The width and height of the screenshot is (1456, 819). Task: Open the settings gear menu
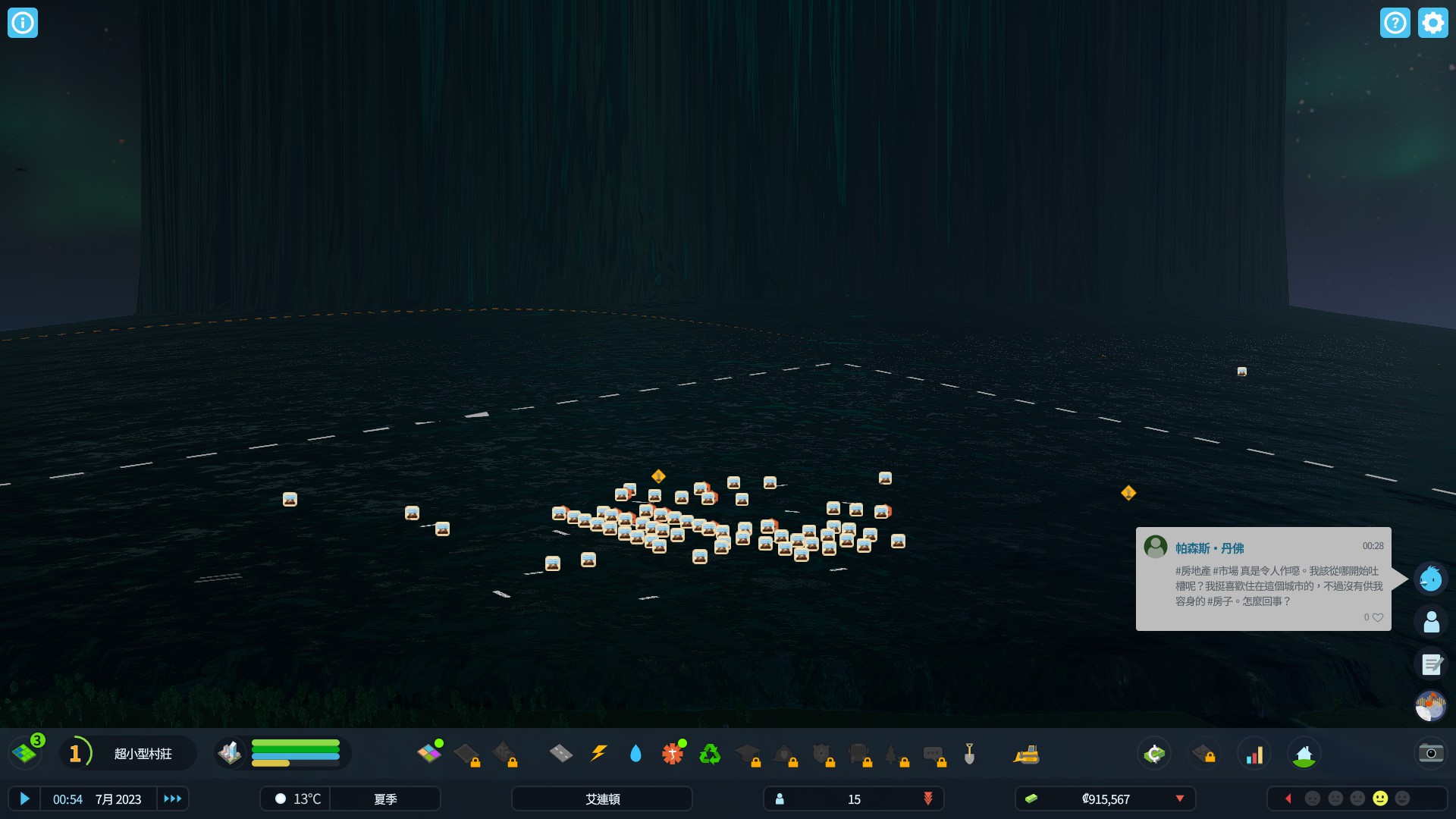(1432, 23)
